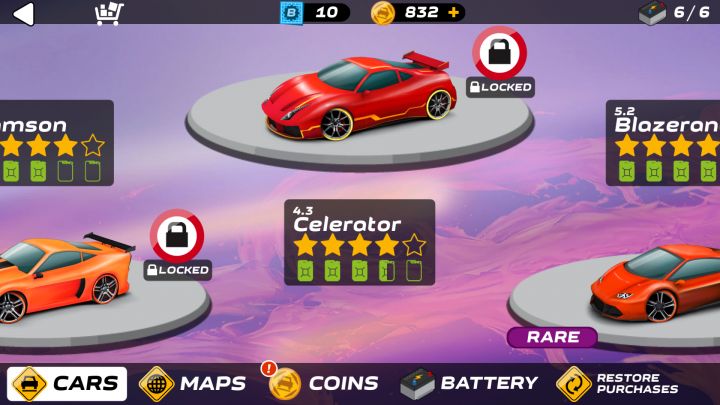The image size is (720, 405).
Task: Open the shopping cart store
Action: (108, 13)
